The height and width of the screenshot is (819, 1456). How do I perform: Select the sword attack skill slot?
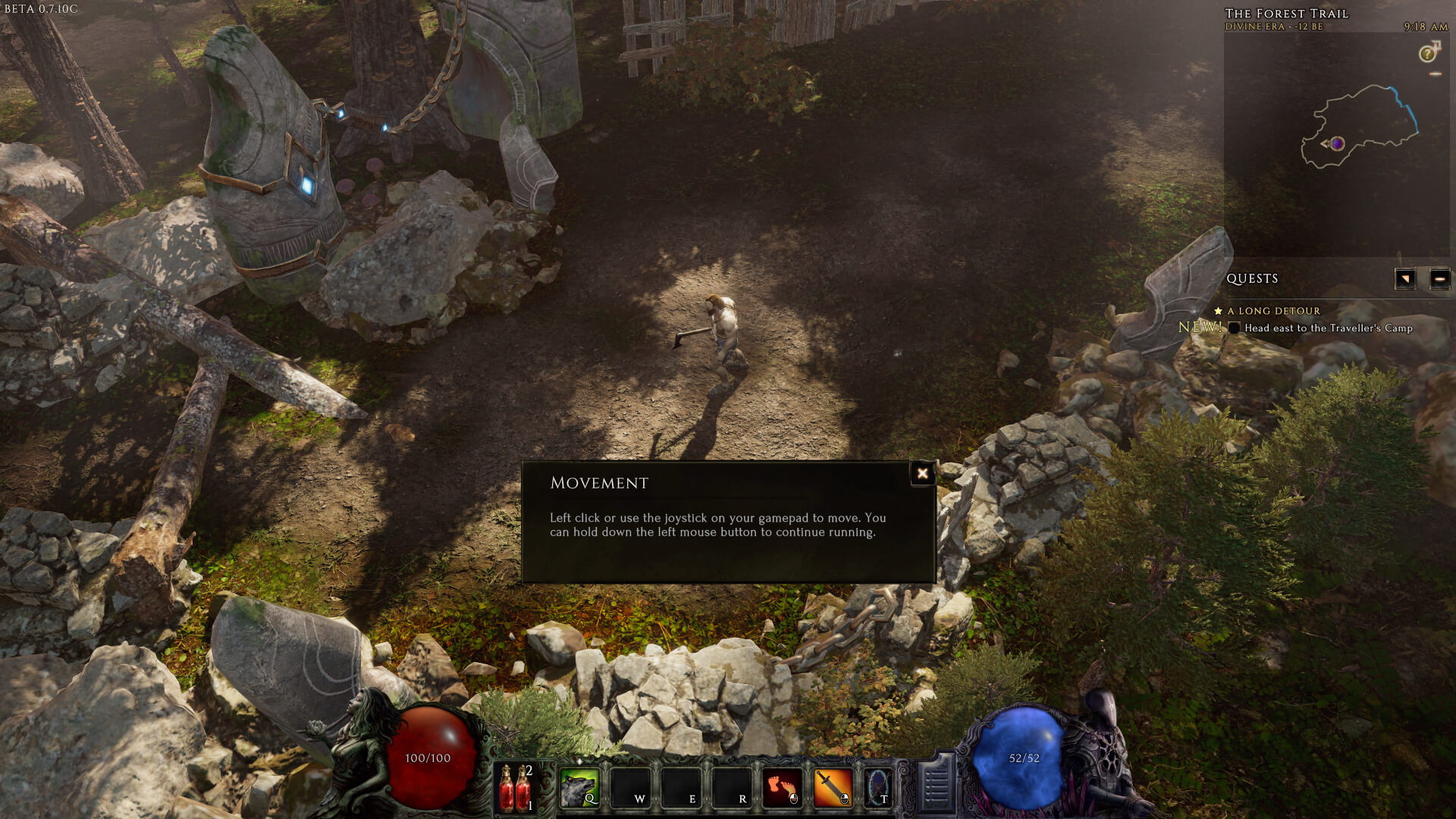tap(832, 787)
